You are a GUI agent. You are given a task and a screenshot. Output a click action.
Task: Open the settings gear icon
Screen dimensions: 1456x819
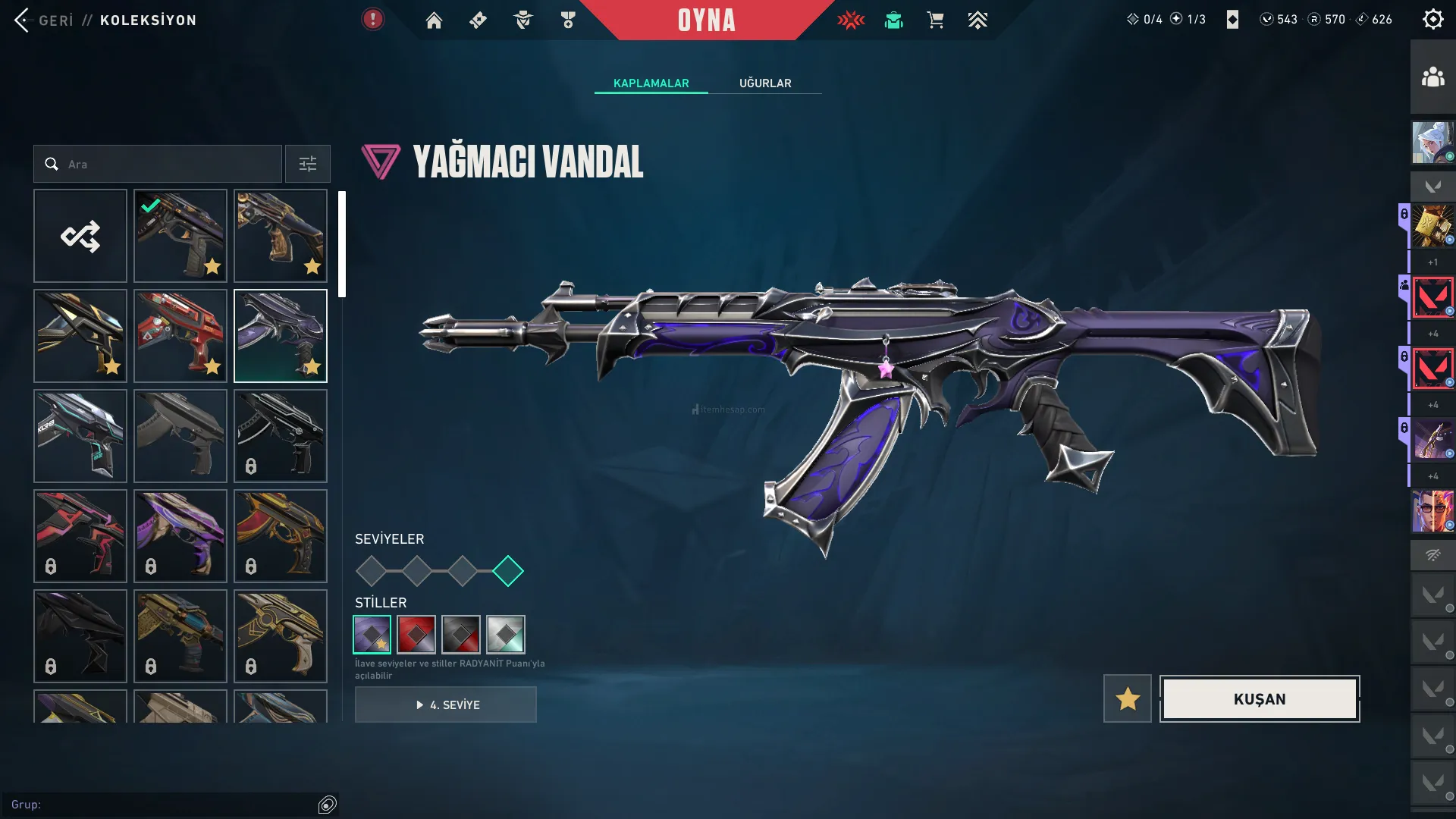pyautogui.click(x=1432, y=19)
